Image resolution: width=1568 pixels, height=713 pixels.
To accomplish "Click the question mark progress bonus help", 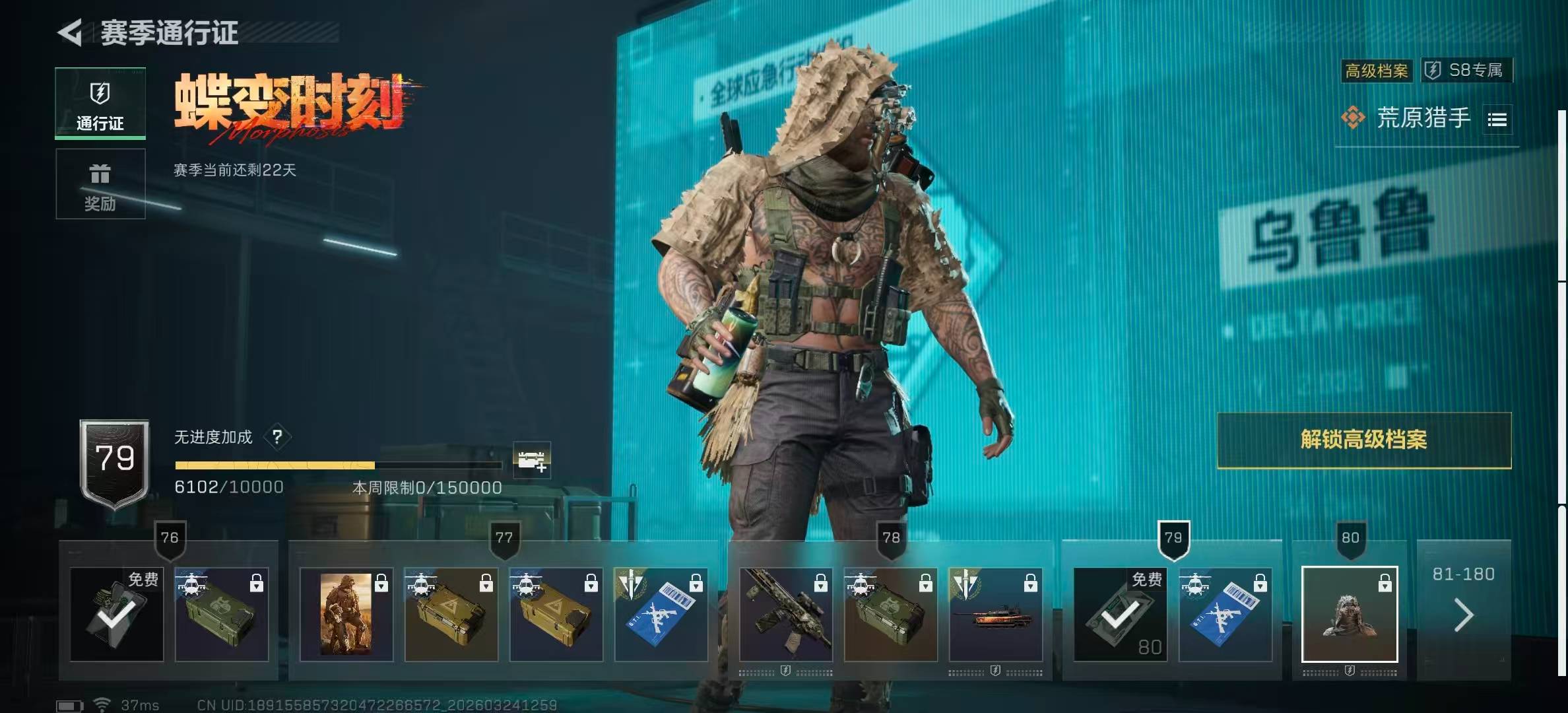I will click(277, 437).
